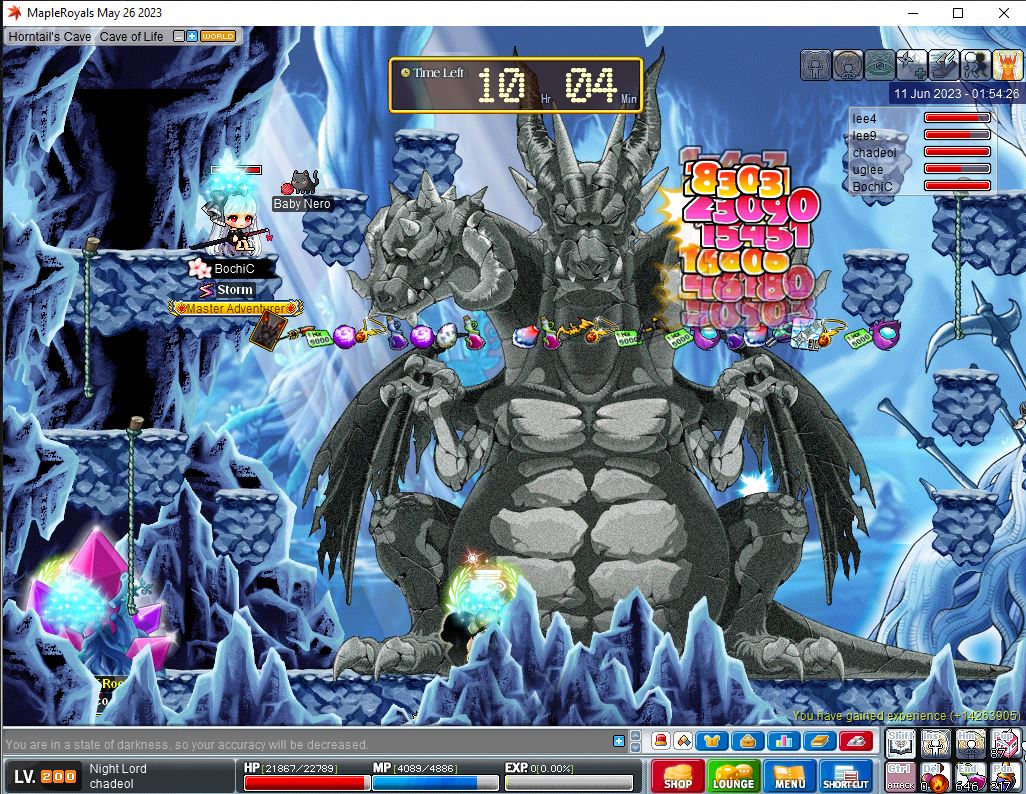Click the shuriken-with-plus buff icon
This screenshot has height=794, width=1026.
click(x=910, y=65)
